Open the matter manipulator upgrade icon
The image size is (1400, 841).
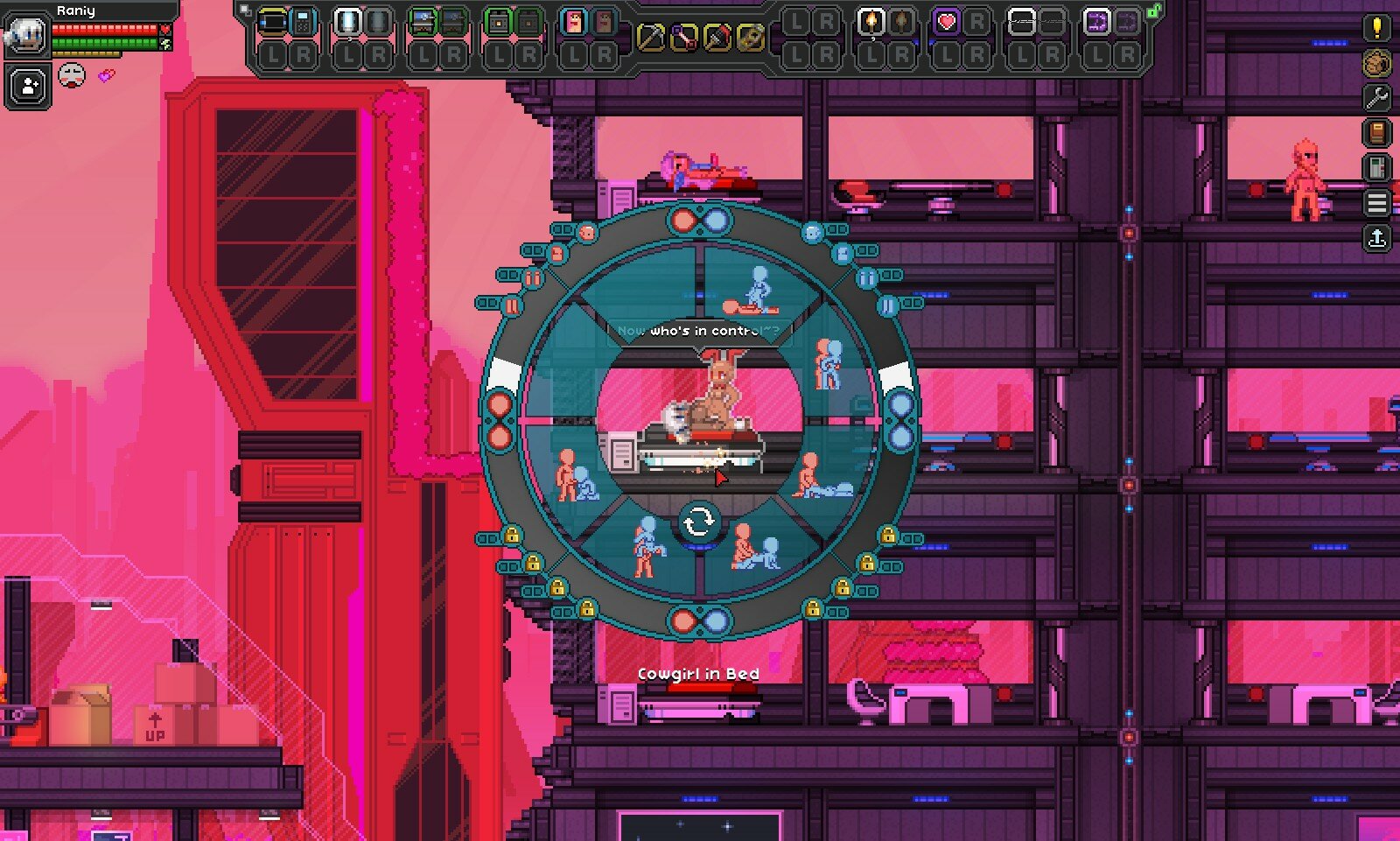[1375, 166]
